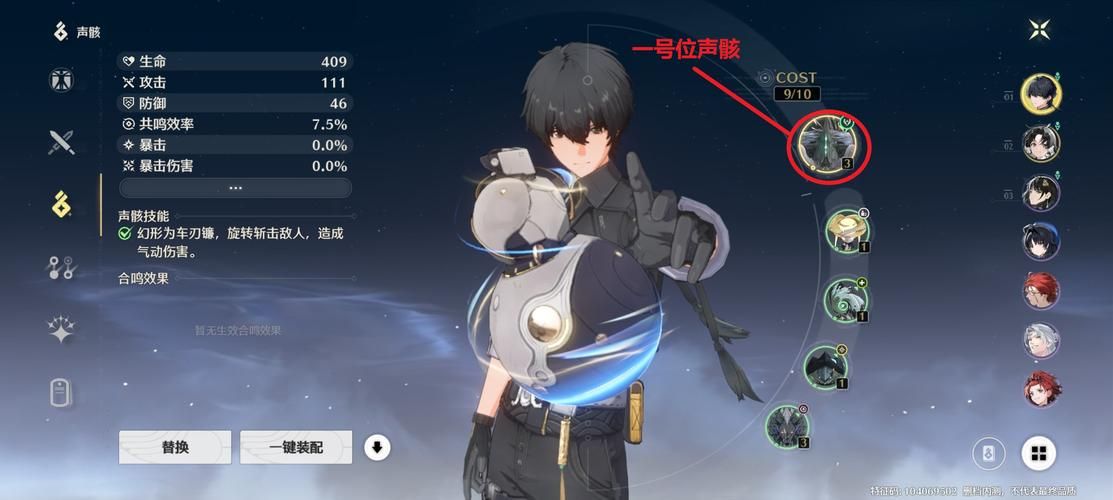Open the top attributes tab in sidebar
The height and width of the screenshot is (500, 1113).
pos(62,80)
